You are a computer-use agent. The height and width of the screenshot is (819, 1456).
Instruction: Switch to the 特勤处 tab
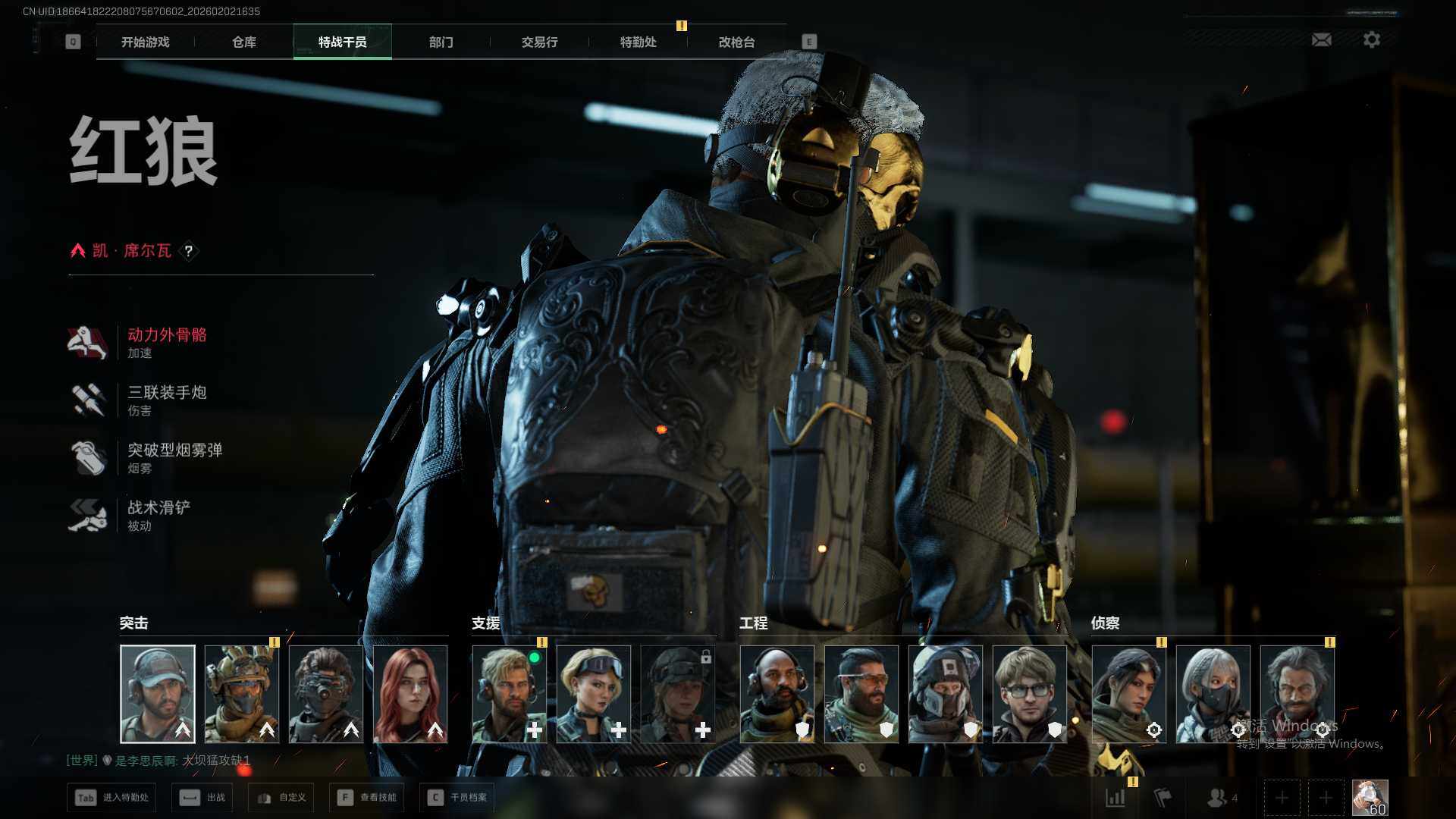[638, 42]
